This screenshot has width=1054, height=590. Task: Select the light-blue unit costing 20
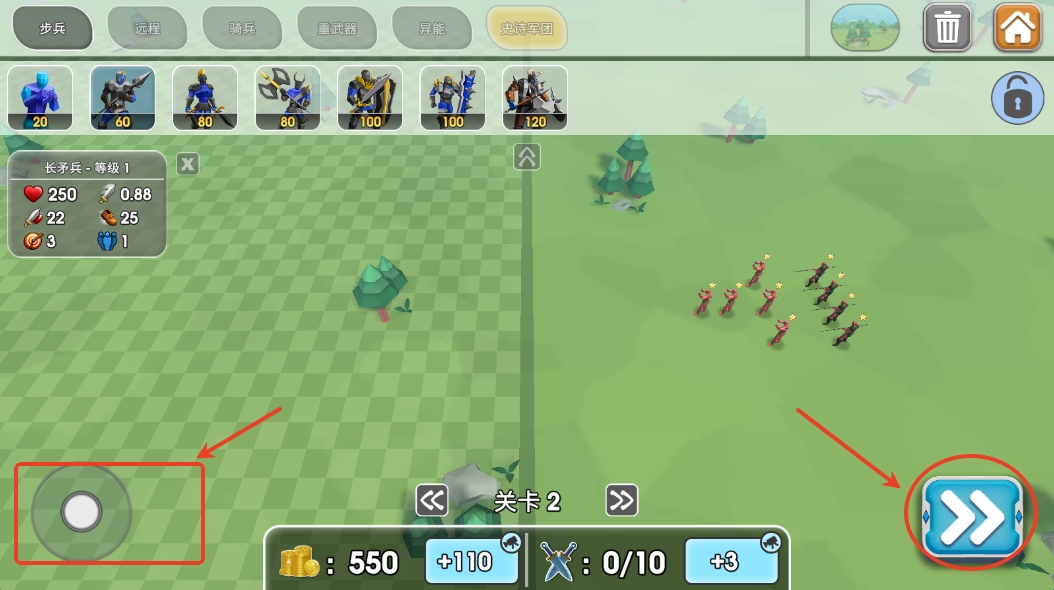[x=40, y=98]
